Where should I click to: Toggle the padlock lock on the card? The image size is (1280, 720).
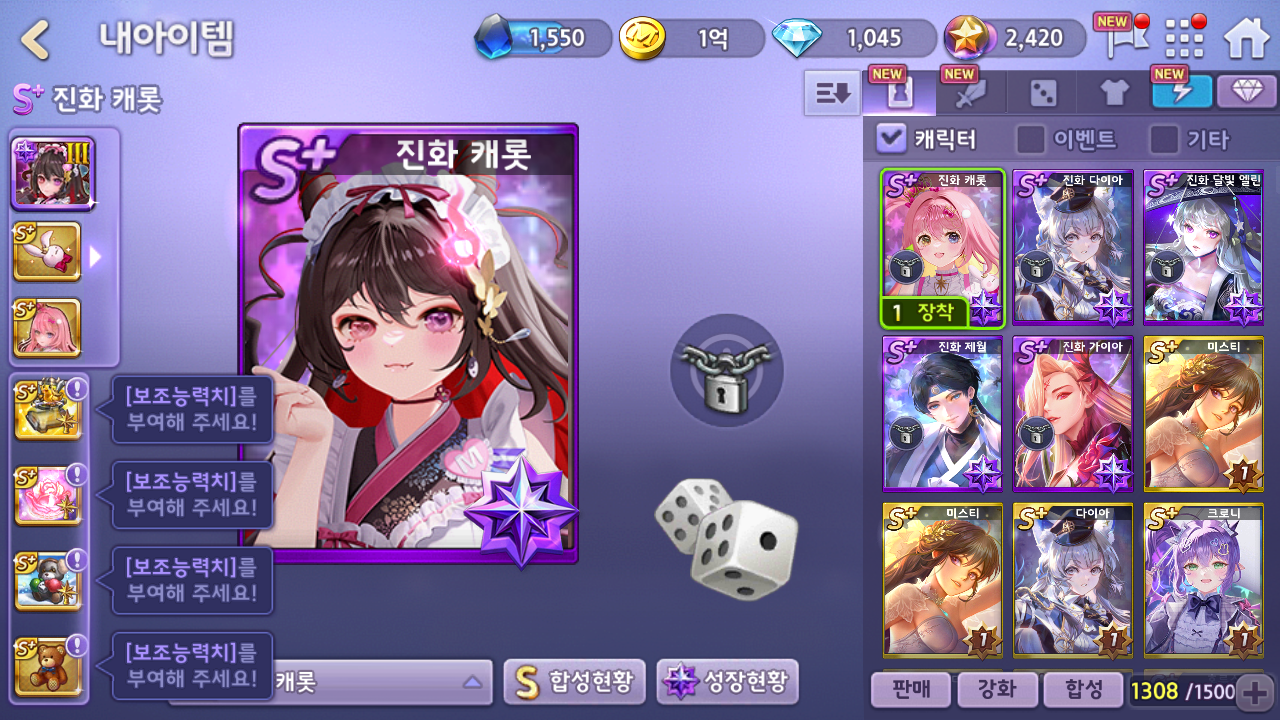[x=725, y=370]
